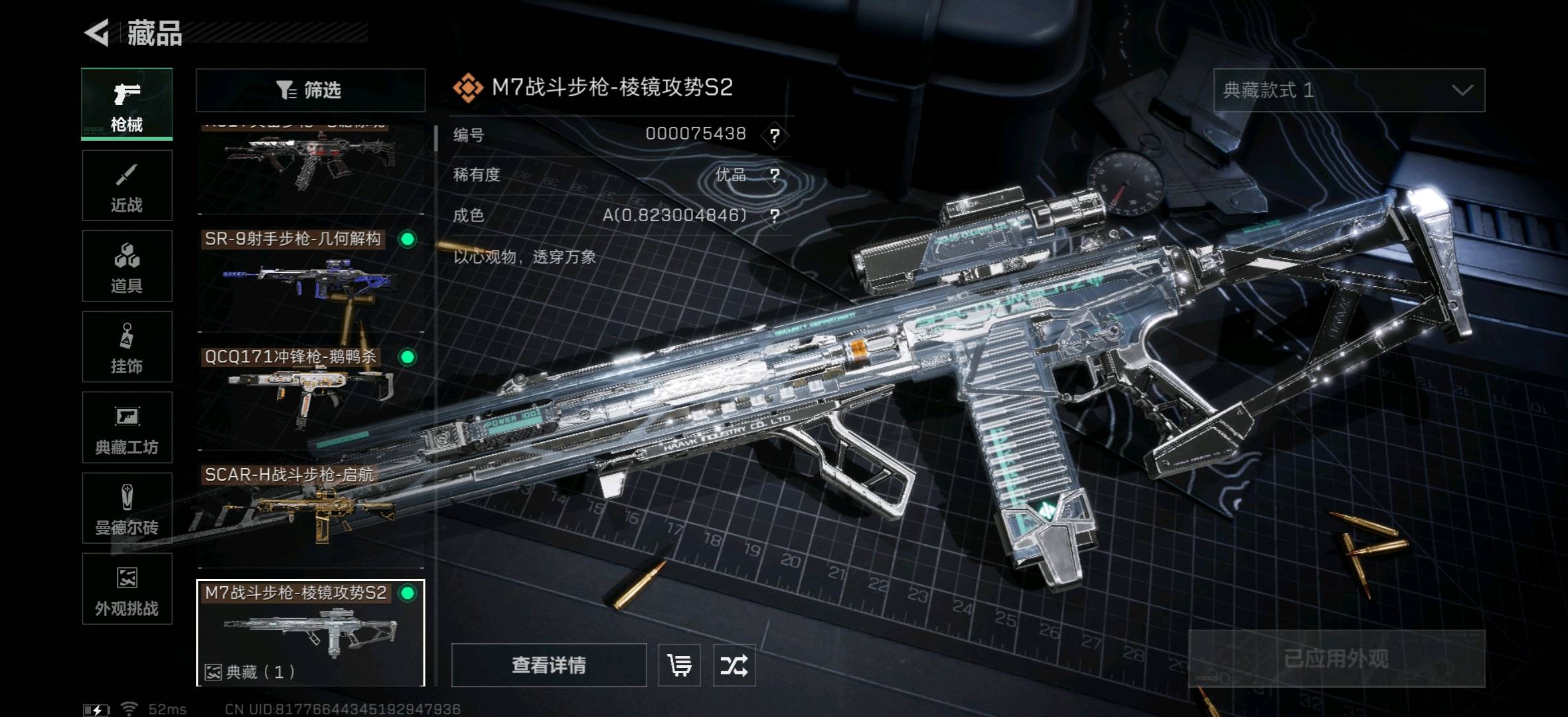Open the 近战 melee category

pos(127,185)
